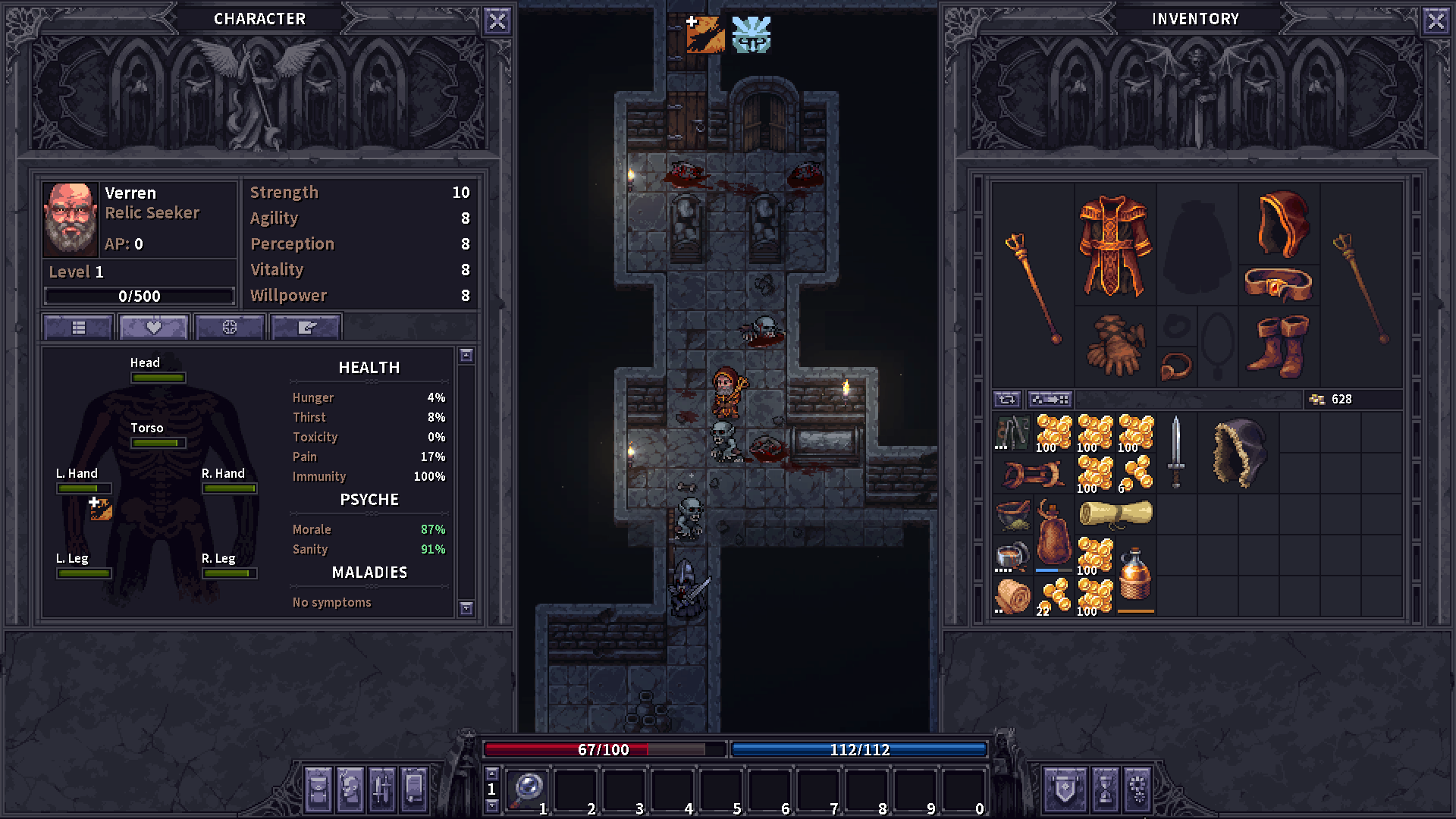The image size is (1456, 819).
Task: Open the crosshair skills tab in character panel
Action: (x=230, y=326)
